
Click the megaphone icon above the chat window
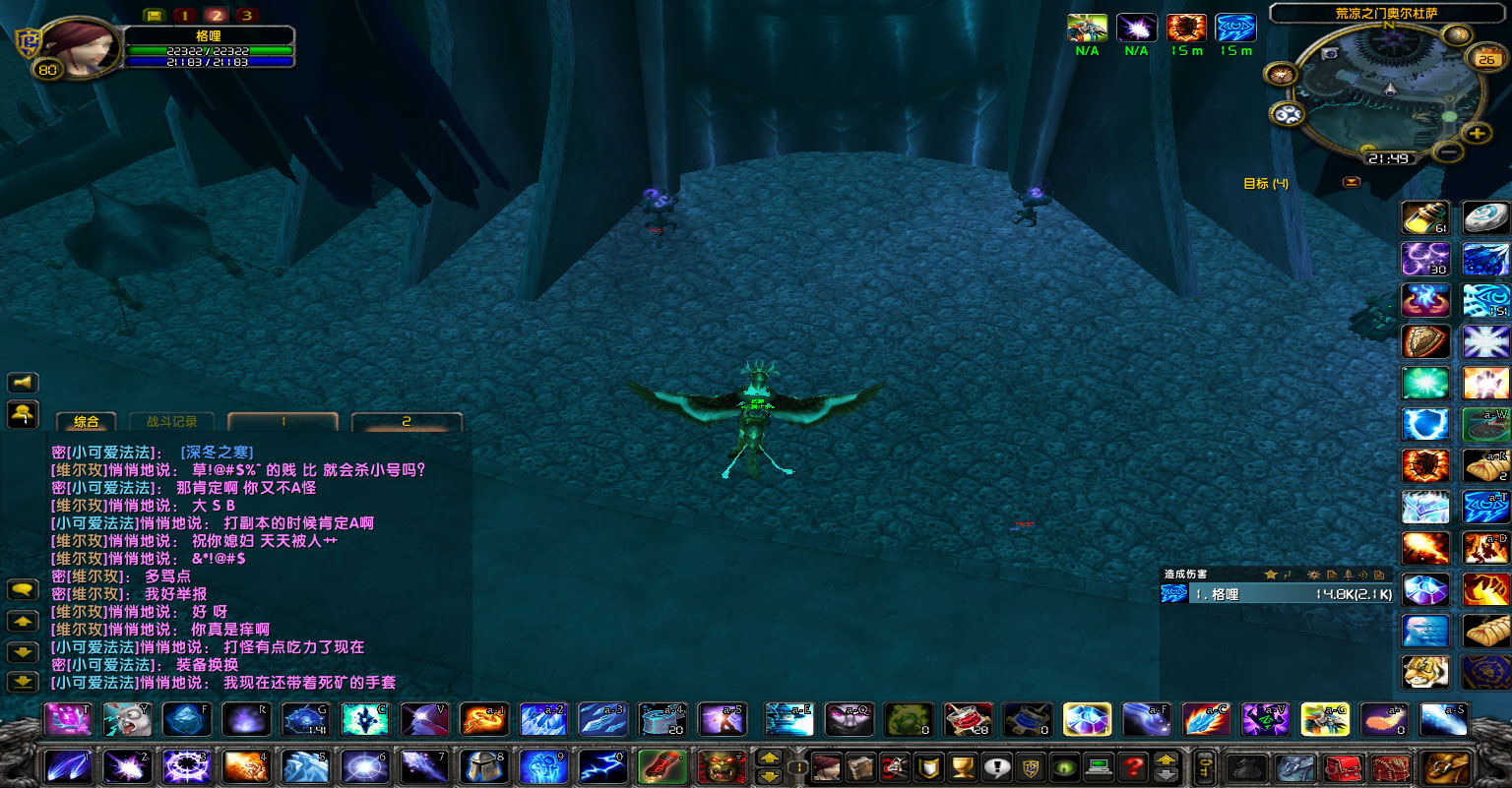(23, 383)
